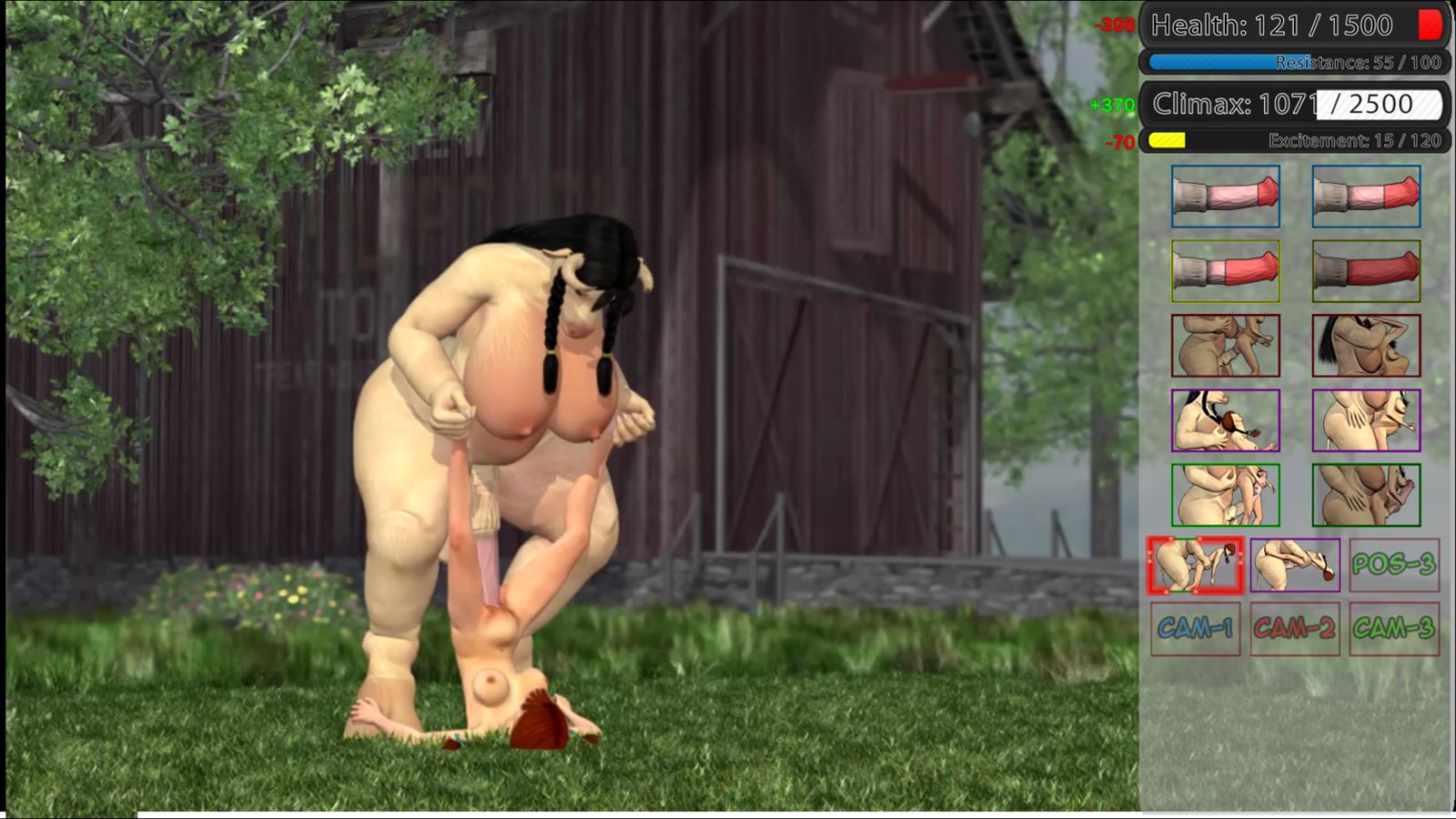
Task: Choose the dark-red breast-grab action icon
Action: 1364,346
